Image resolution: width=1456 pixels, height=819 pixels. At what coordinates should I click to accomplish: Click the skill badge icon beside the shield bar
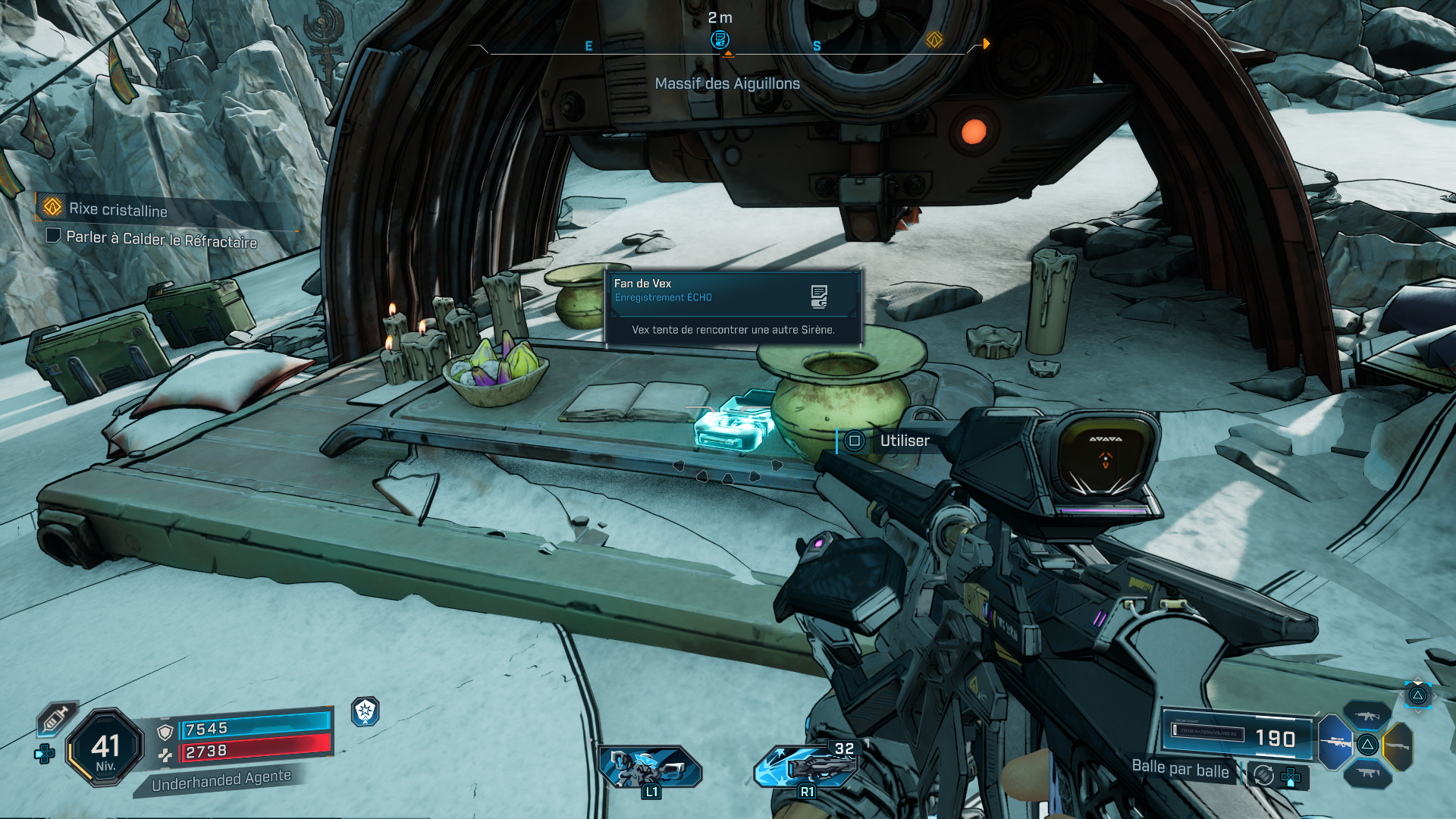click(365, 711)
